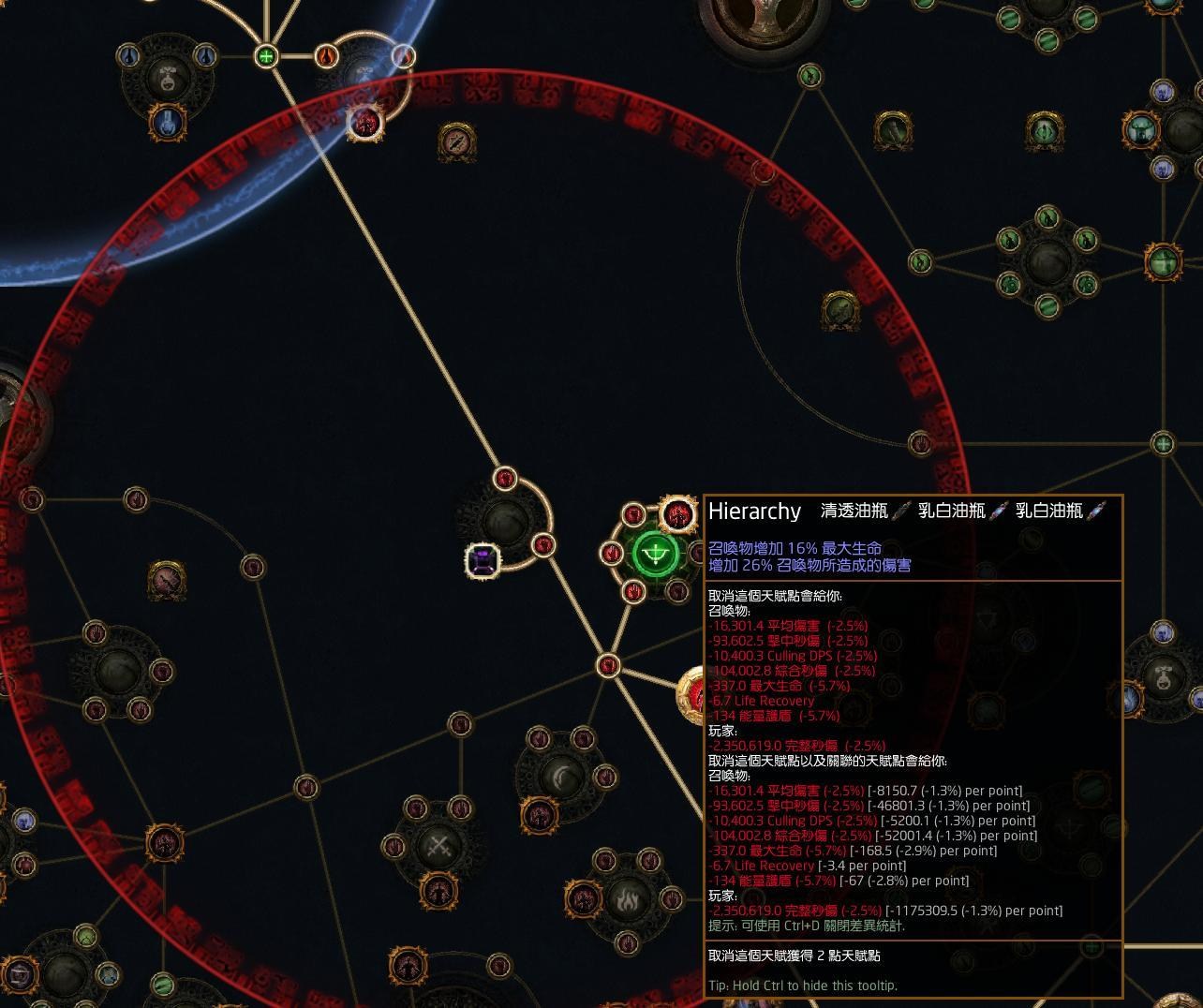Screen dimensions: 1203x1008
Task: Click the gauge-dial passive node near the top
Action: coord(457,142)
